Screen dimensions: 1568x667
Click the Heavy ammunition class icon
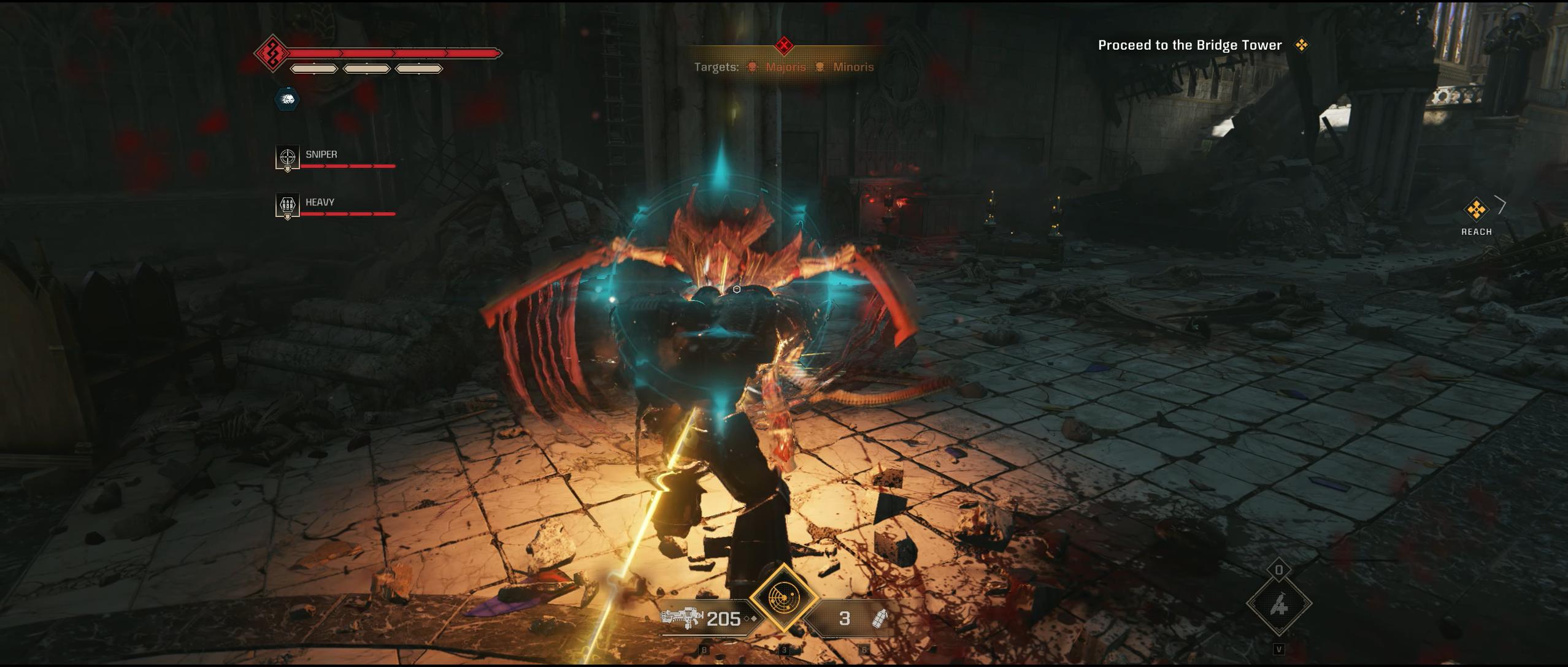tap(286, 206)
